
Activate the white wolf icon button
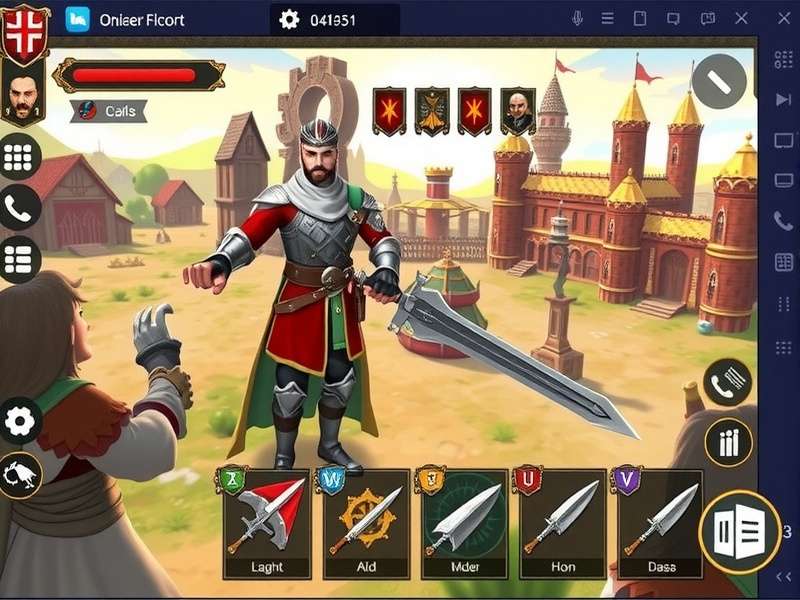(20, 475)
